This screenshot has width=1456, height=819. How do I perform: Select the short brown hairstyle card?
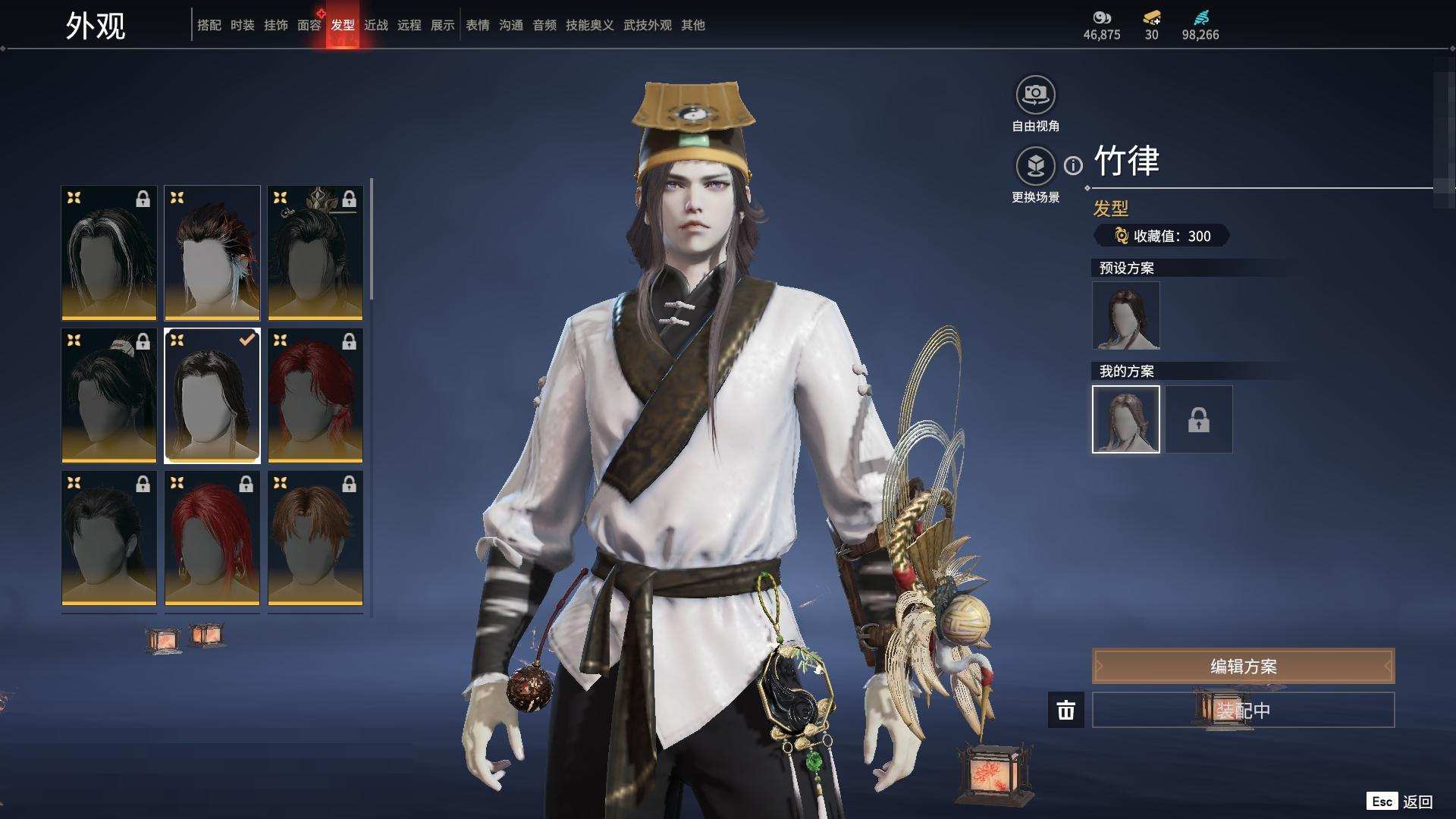(x=315, y=538)
